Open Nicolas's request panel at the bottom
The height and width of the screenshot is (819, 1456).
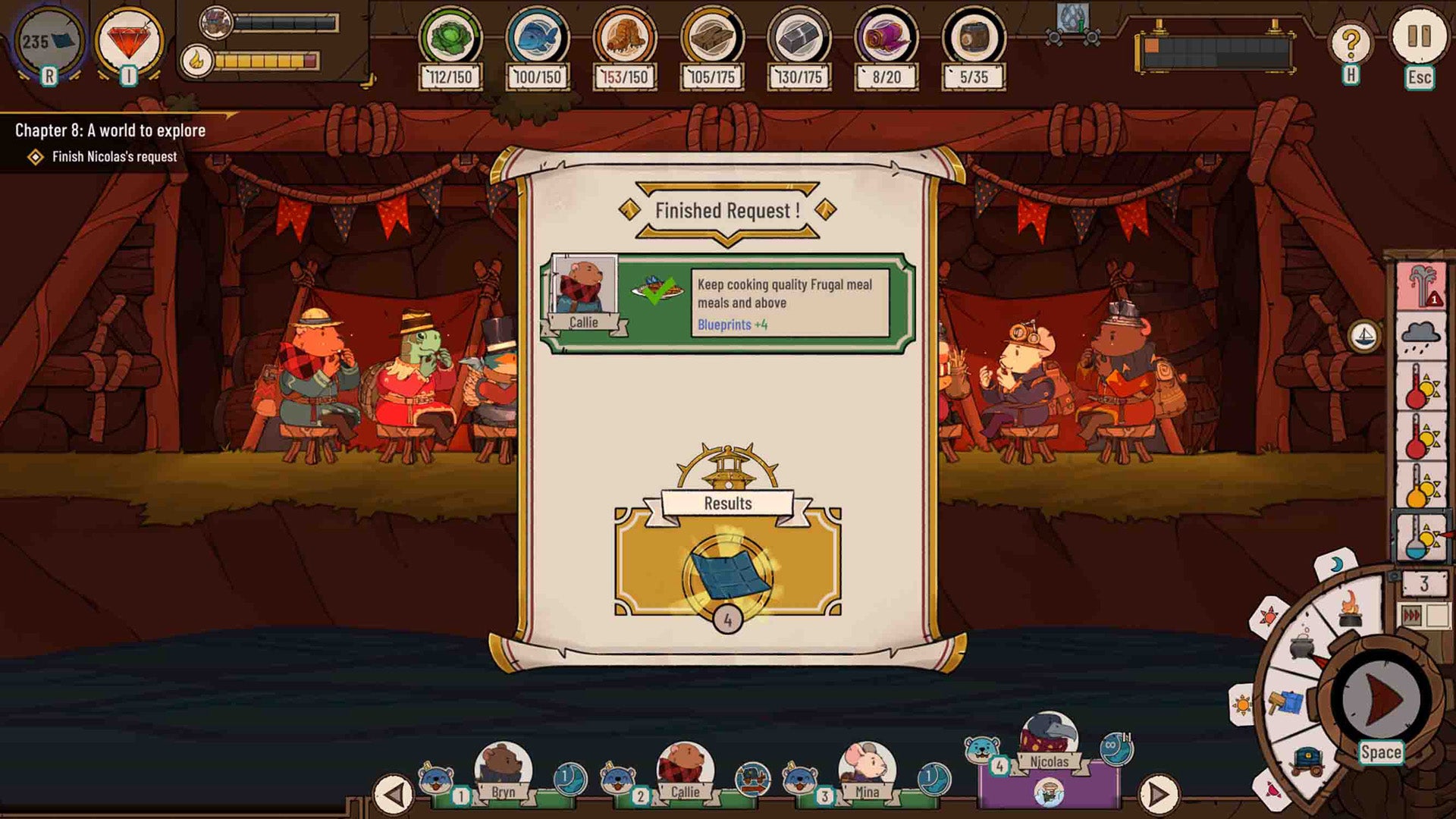pyautogui.click(x=1048, y=761)
